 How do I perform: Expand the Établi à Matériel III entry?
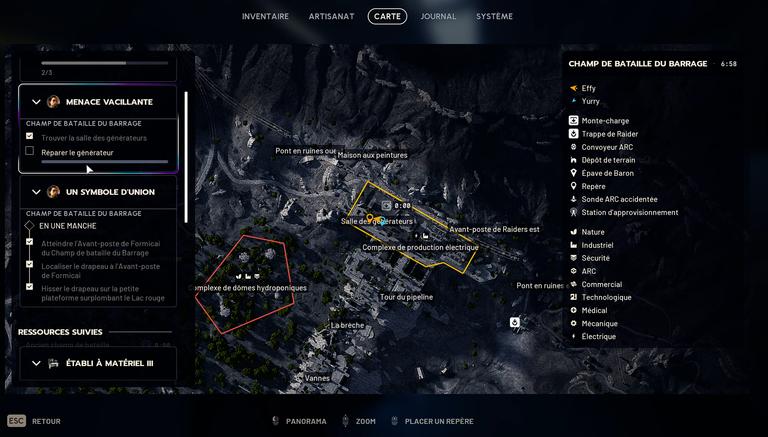pyautogui.click(x=37, y=363)
